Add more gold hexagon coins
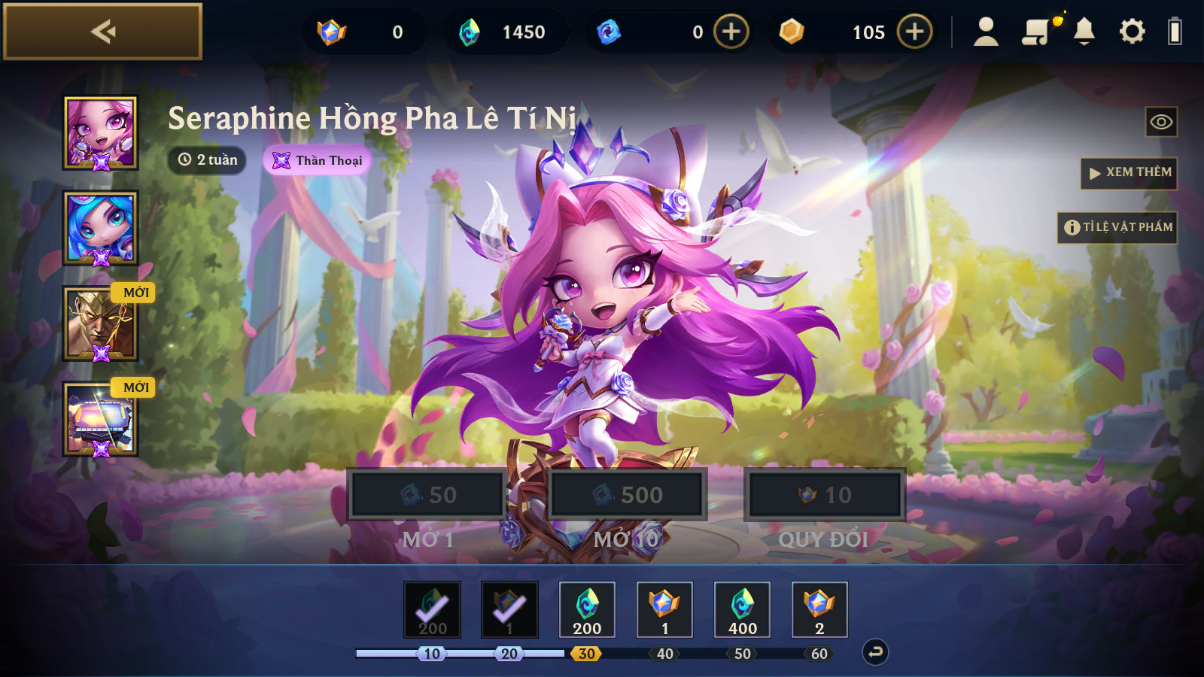1204x677 pixels. (914, 32)
